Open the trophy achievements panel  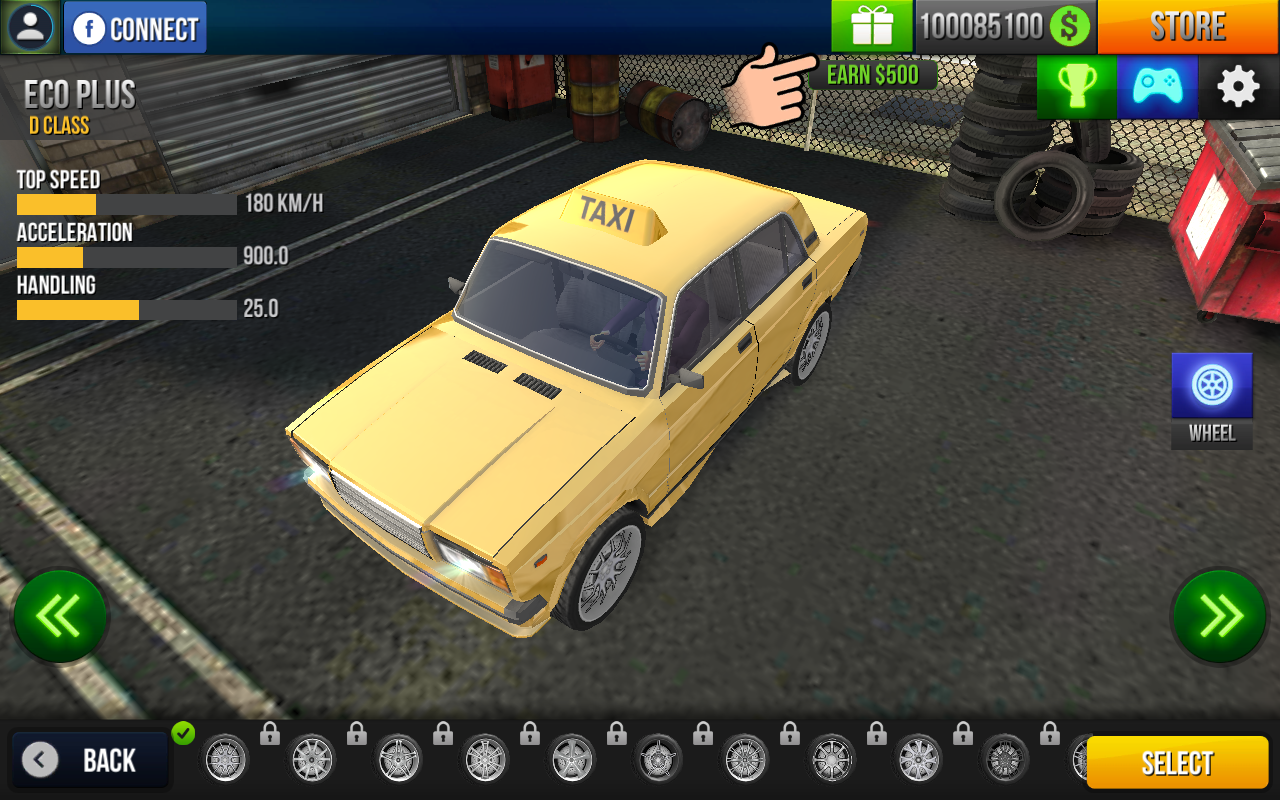[1076, 87]
